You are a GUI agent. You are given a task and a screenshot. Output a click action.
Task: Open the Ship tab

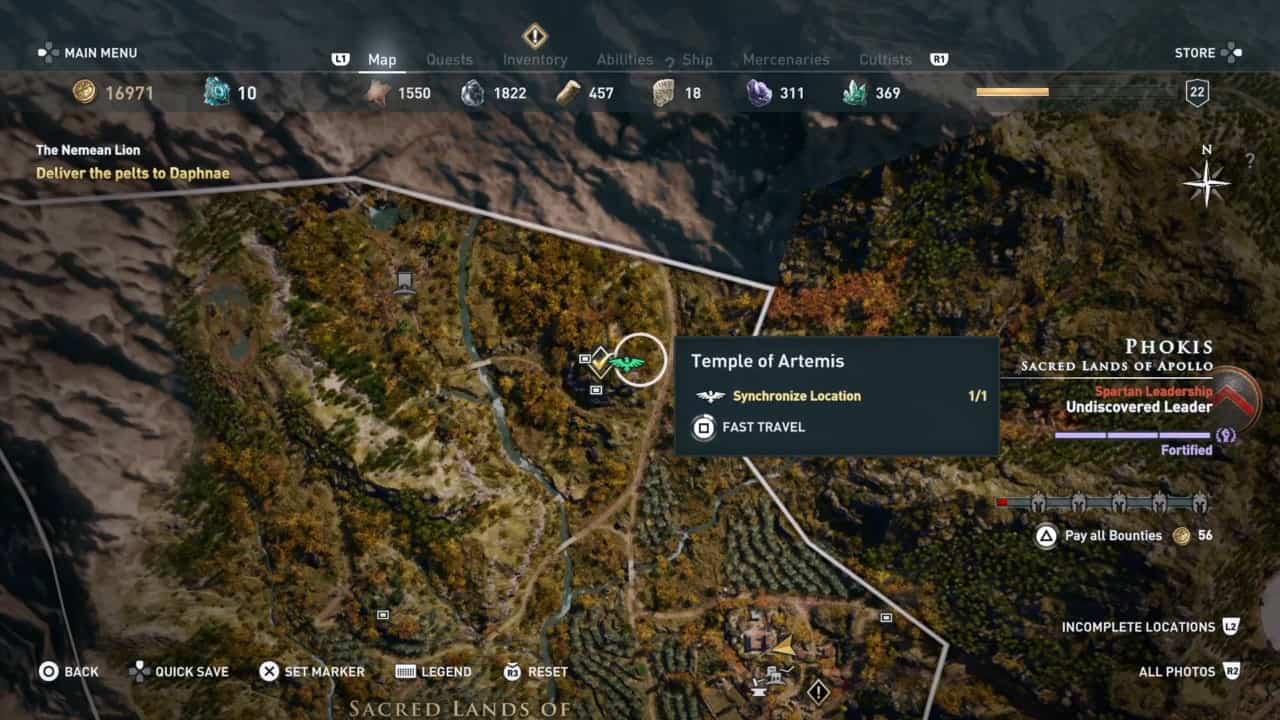[697, 60]
